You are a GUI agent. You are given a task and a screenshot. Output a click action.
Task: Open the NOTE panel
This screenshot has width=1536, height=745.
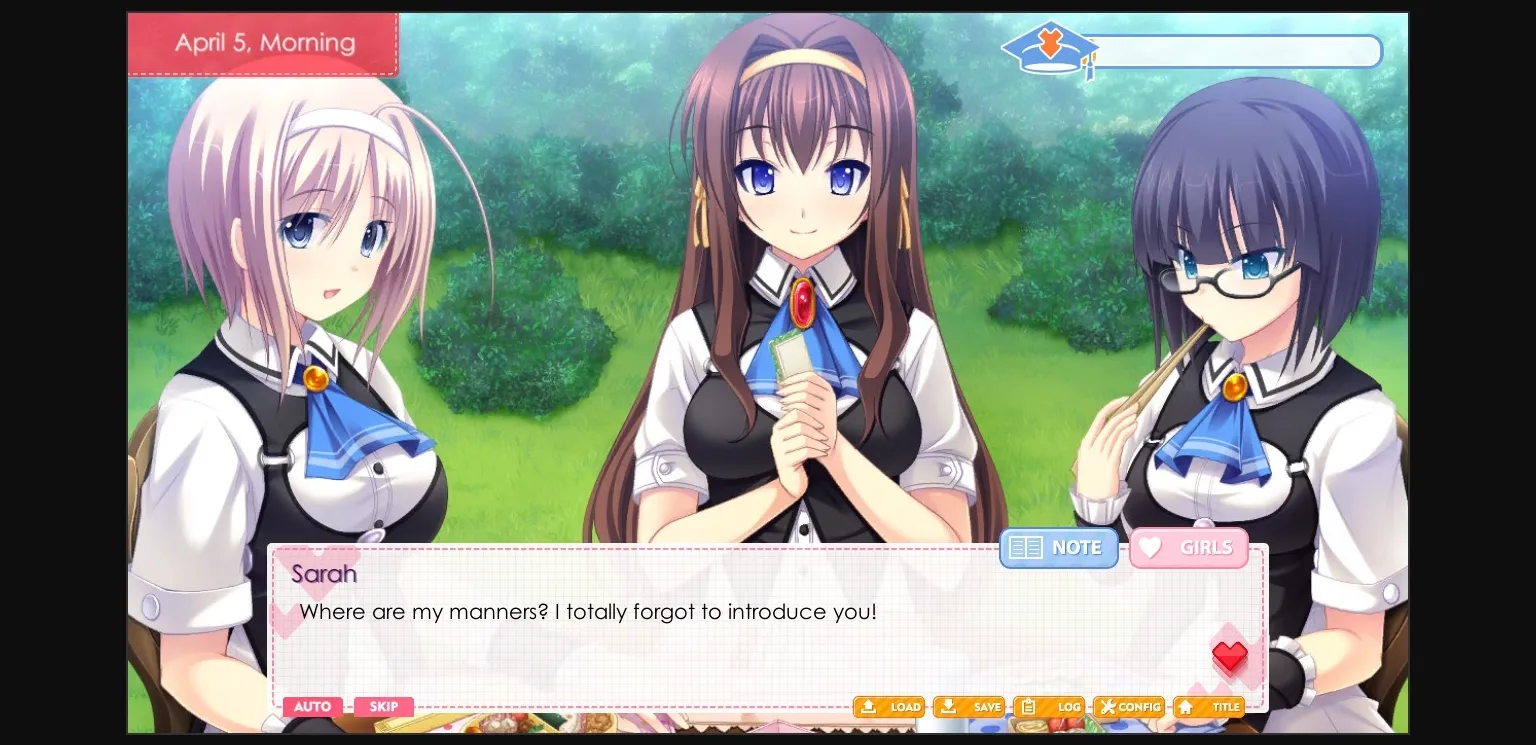coord(1058,547)
